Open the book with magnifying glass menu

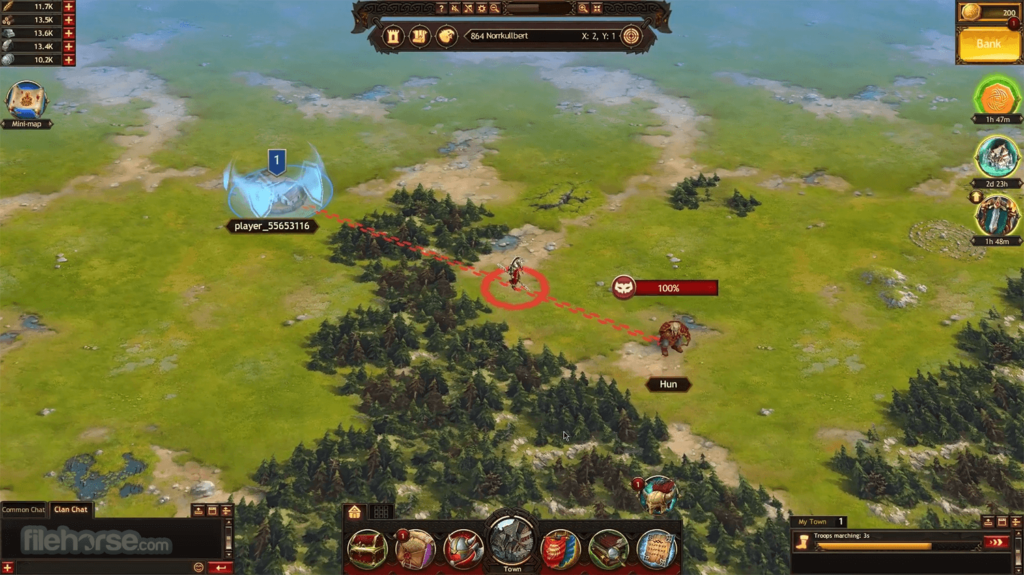pyautogui.click(x=608, y=549)
